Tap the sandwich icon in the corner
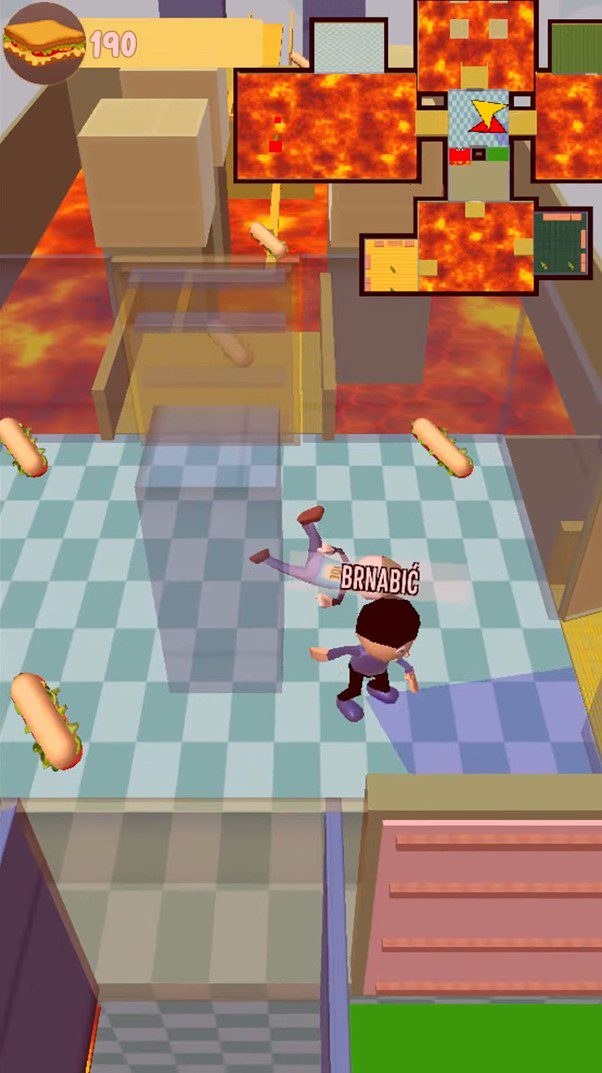The width and height of the screenshot is (602, 1073). (43, 42)
